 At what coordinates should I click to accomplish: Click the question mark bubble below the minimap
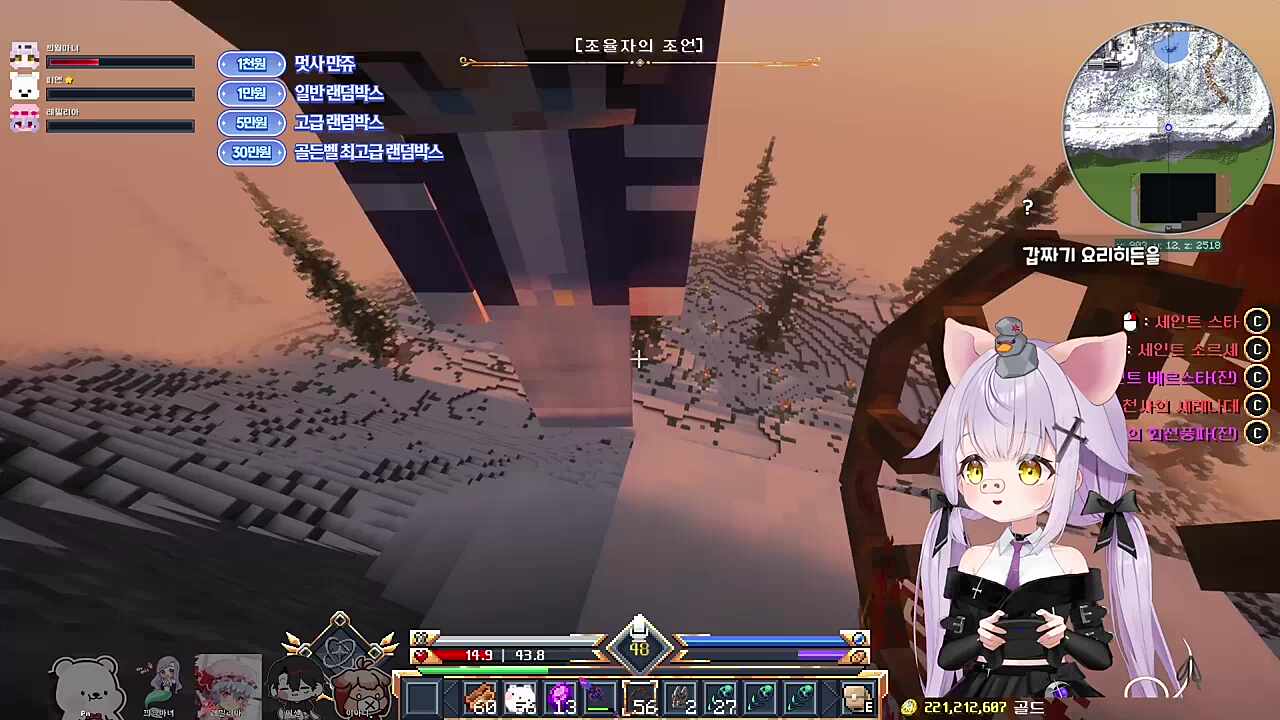pyautogui.click(x=1027, y=208)
